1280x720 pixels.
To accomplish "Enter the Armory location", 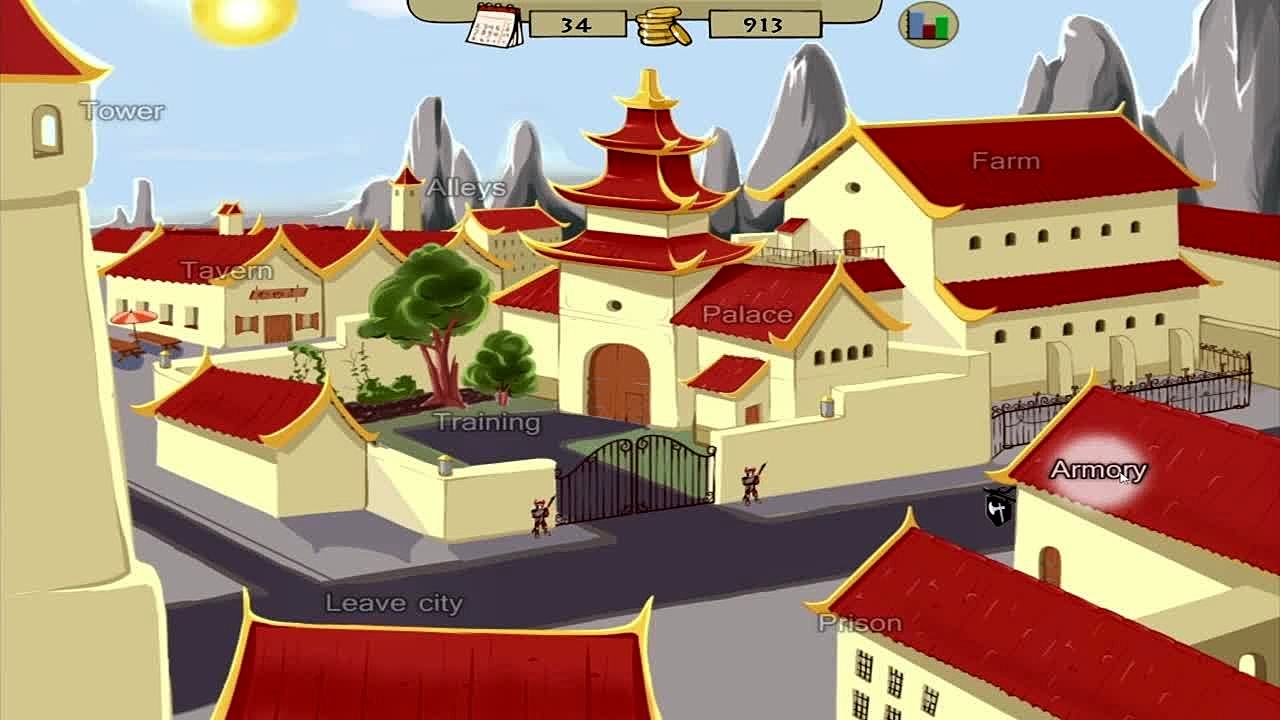I will (1098, 470).
